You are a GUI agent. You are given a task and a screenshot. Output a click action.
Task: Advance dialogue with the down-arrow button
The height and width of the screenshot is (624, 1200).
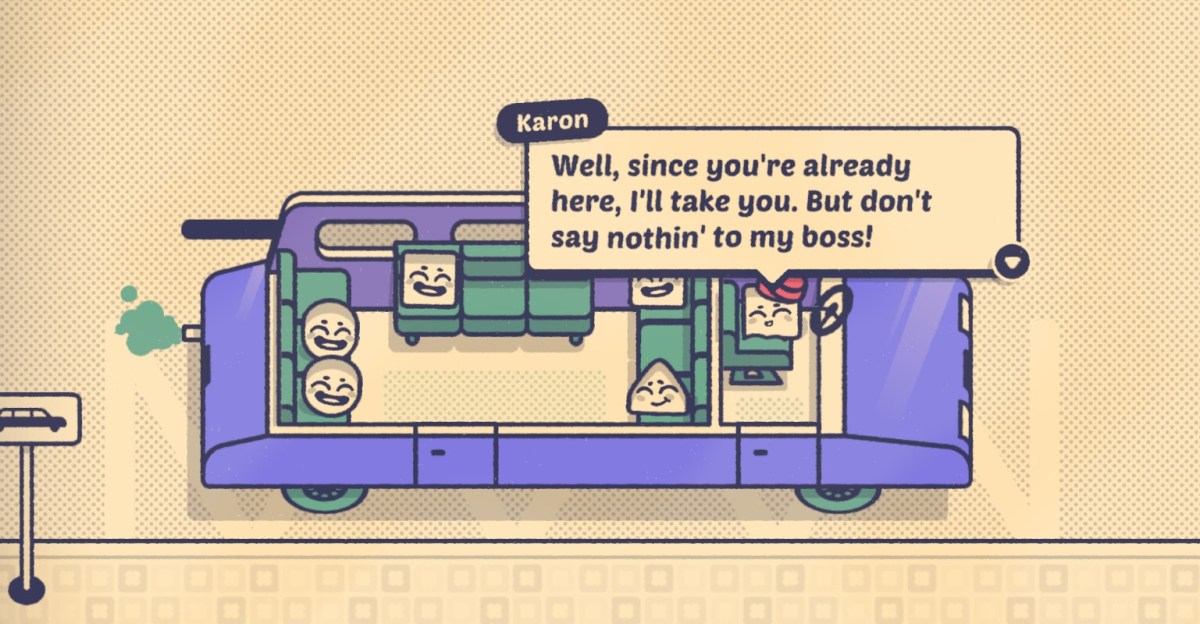(x=1015, y=263)
